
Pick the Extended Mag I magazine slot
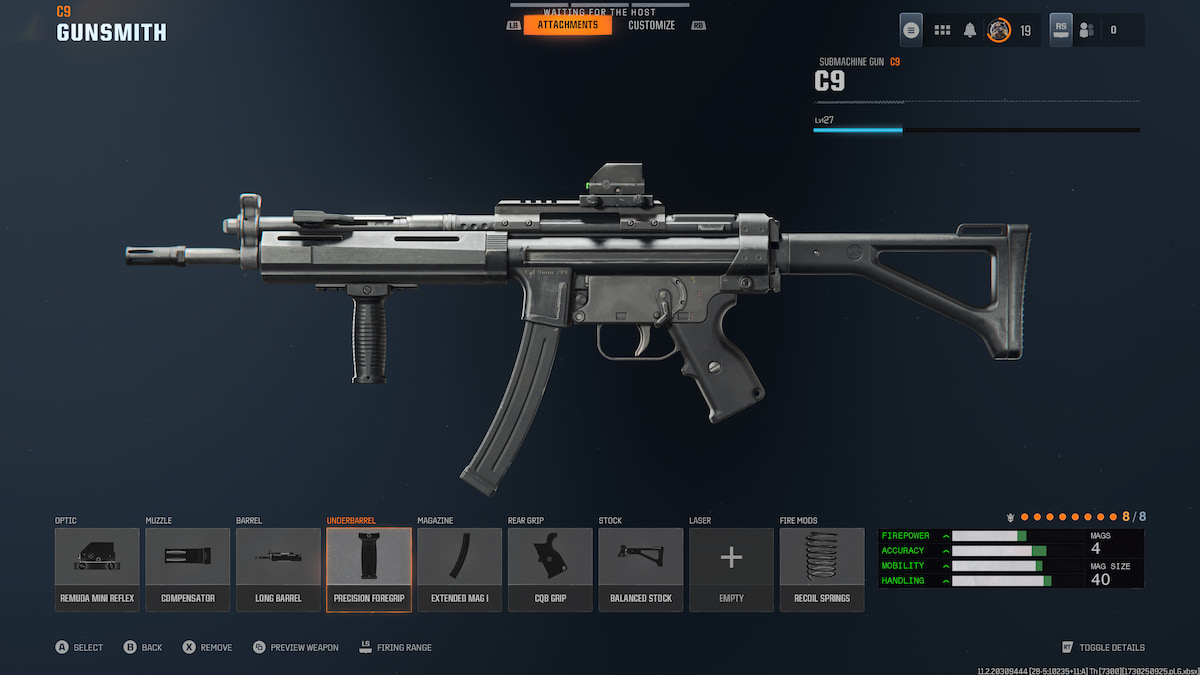(460, 569)
